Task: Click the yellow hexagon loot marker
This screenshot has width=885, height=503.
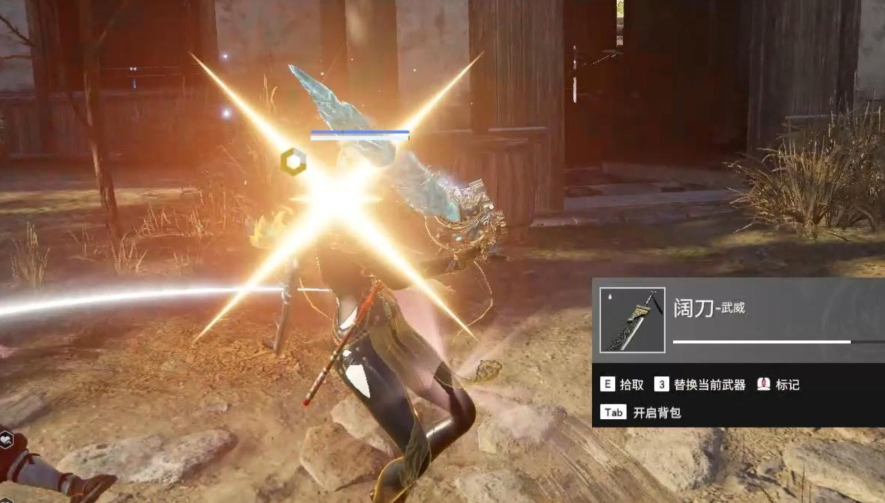Action: click(293, 159)
